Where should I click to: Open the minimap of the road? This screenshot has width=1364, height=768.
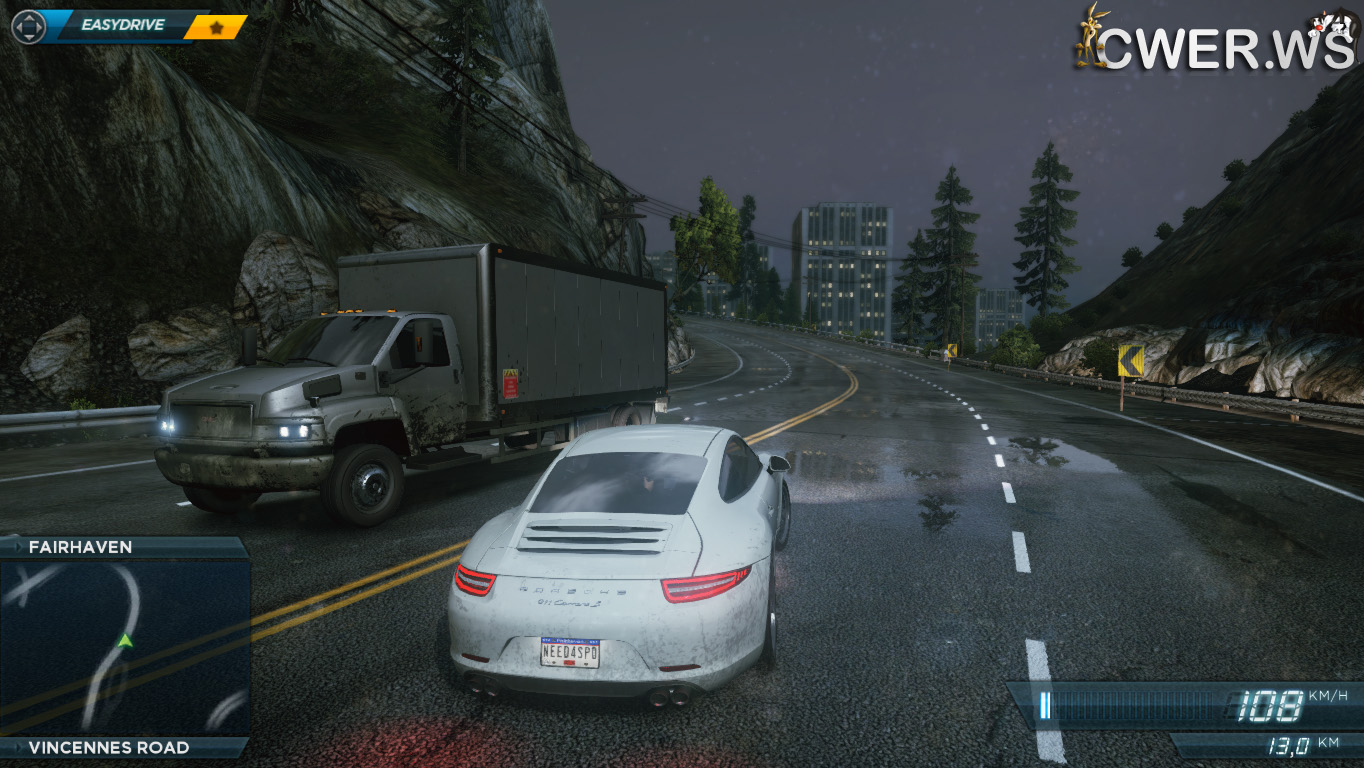coord(124,647)
